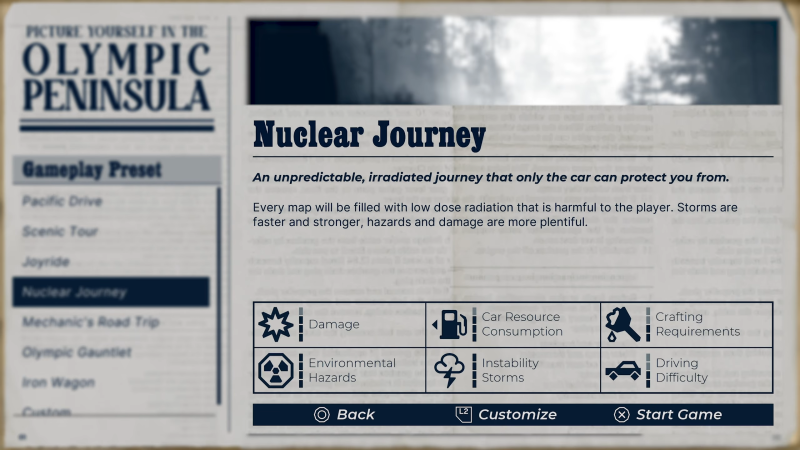The width and height of the screenshot is (800, 450).
Task: Pick the Joyride preset
Action: pos(46,262)
